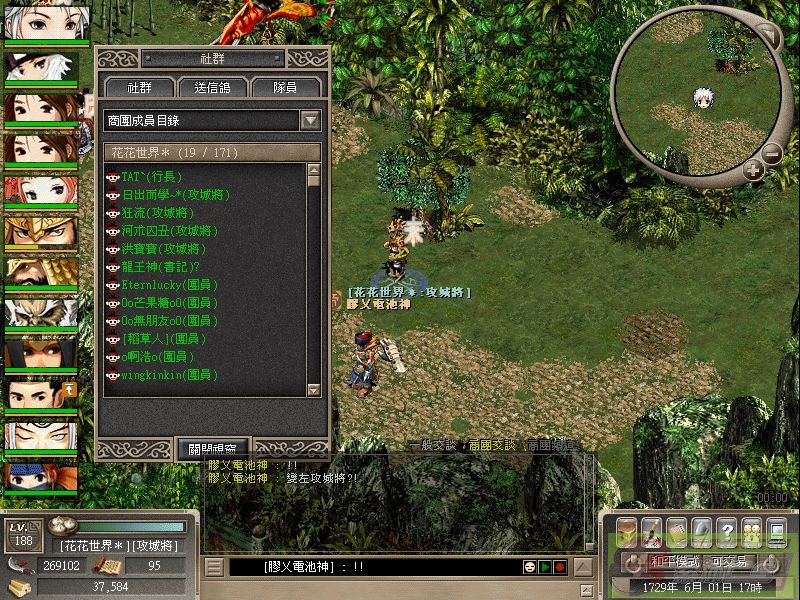Zoom in the minimap with plus button
Viewport: 800px width, 600px height.
(x=753, y=171)
